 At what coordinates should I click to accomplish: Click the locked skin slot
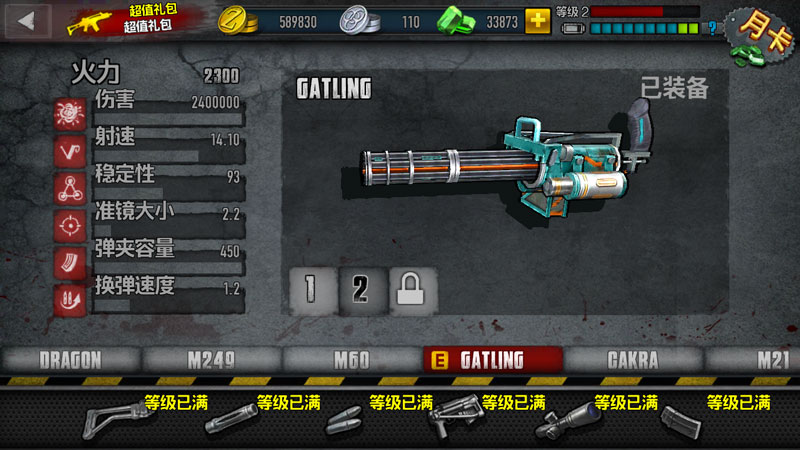[x=411, y=288]
